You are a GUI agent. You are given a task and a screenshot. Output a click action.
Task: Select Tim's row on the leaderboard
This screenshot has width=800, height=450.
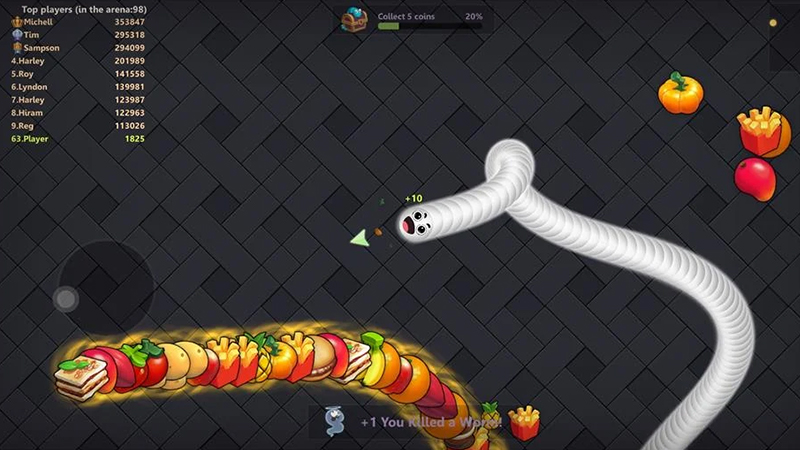coord(77,35)
